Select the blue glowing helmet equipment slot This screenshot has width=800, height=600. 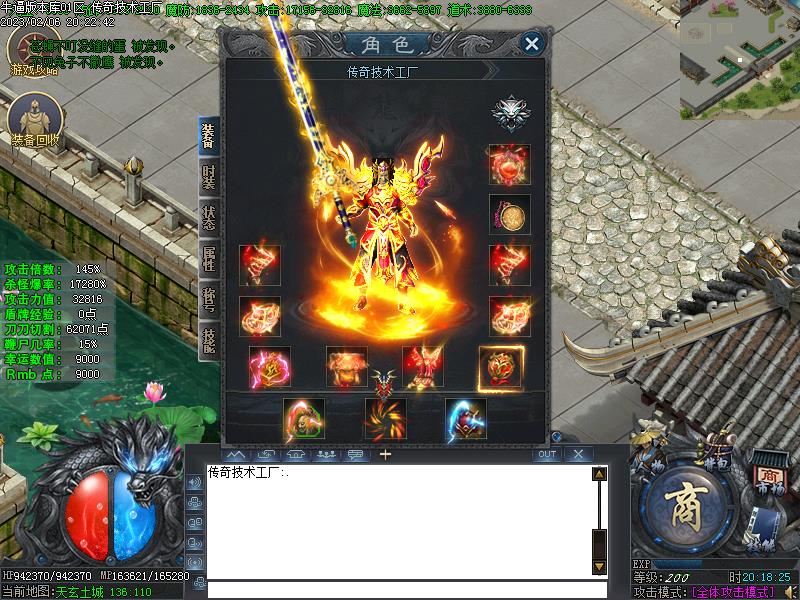(x=466, y=420)
